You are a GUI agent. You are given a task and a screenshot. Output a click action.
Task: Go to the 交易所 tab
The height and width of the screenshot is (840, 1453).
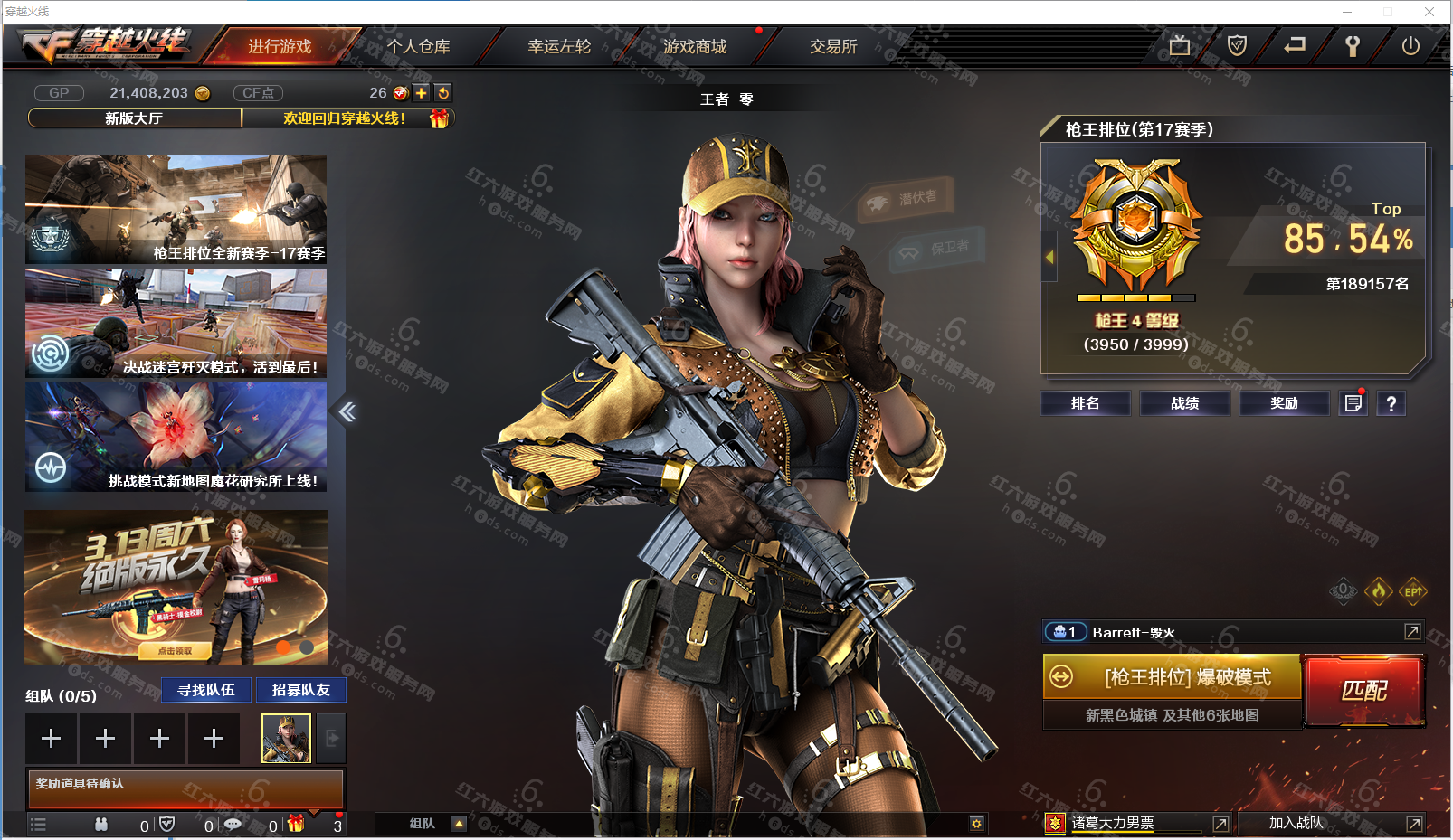point(832,46)
